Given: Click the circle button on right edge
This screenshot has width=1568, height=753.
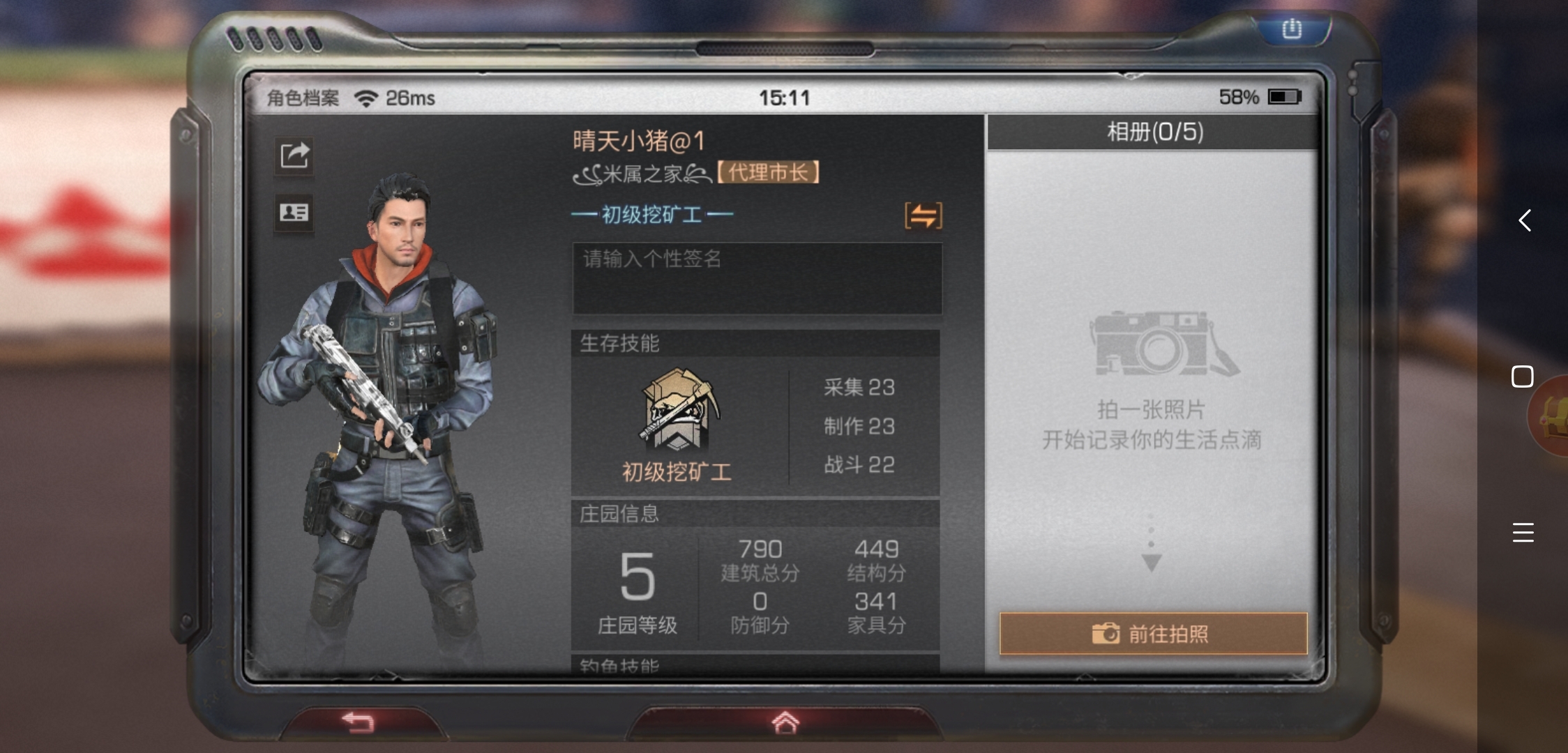Looking at the screenshot, I should 1522,376.
